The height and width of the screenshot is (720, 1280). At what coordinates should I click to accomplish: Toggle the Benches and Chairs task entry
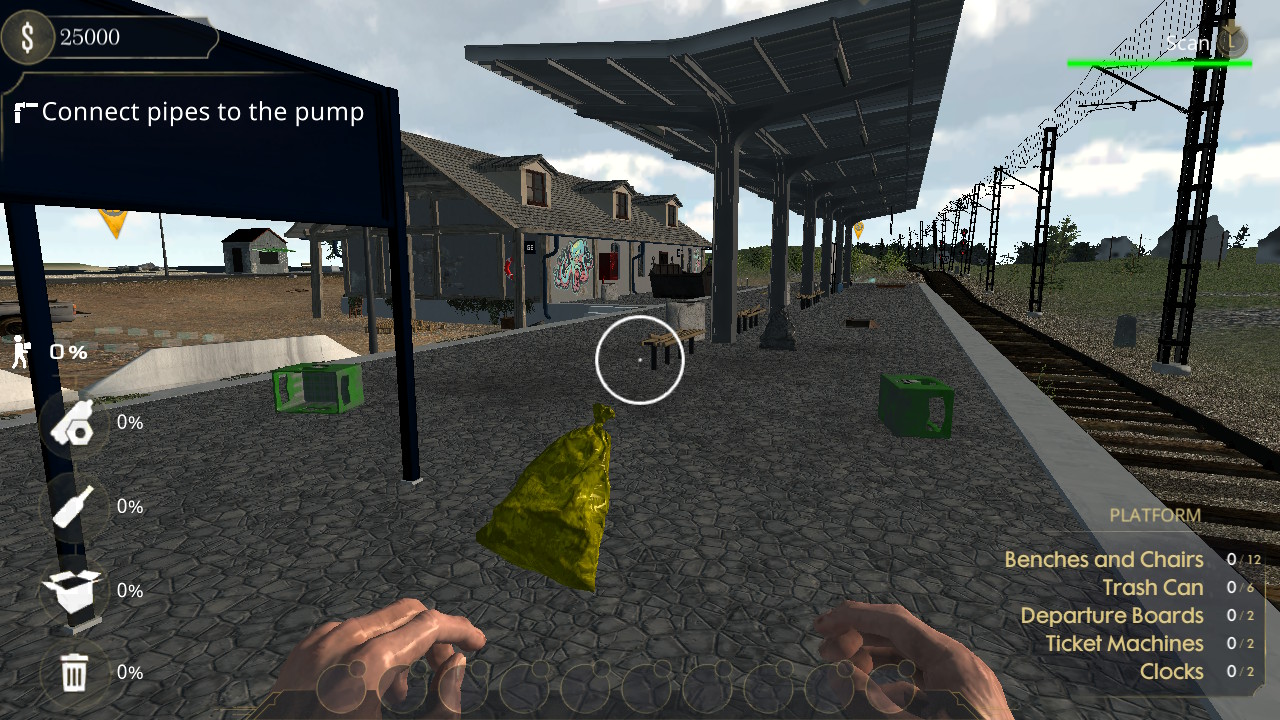(x=1104, y=559)
